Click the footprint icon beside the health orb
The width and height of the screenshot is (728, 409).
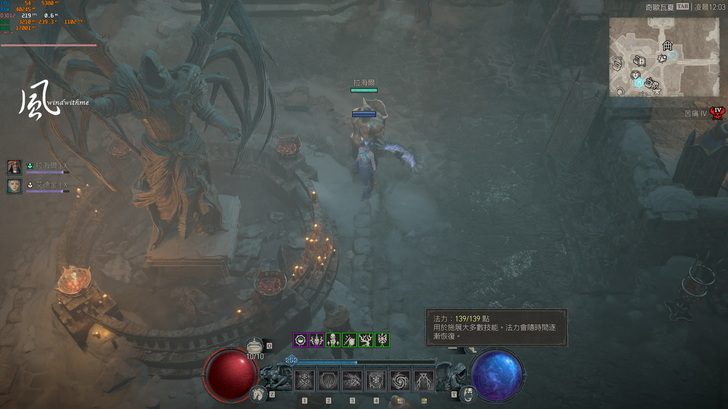pos(258,394)
